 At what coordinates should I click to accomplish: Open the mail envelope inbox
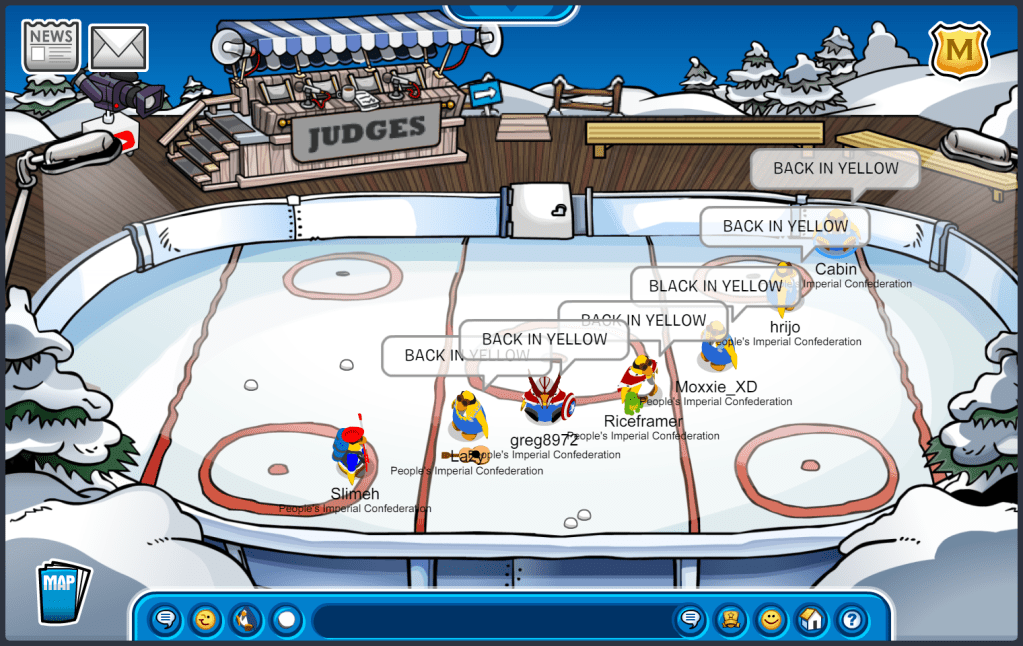[x=119, y=47]
